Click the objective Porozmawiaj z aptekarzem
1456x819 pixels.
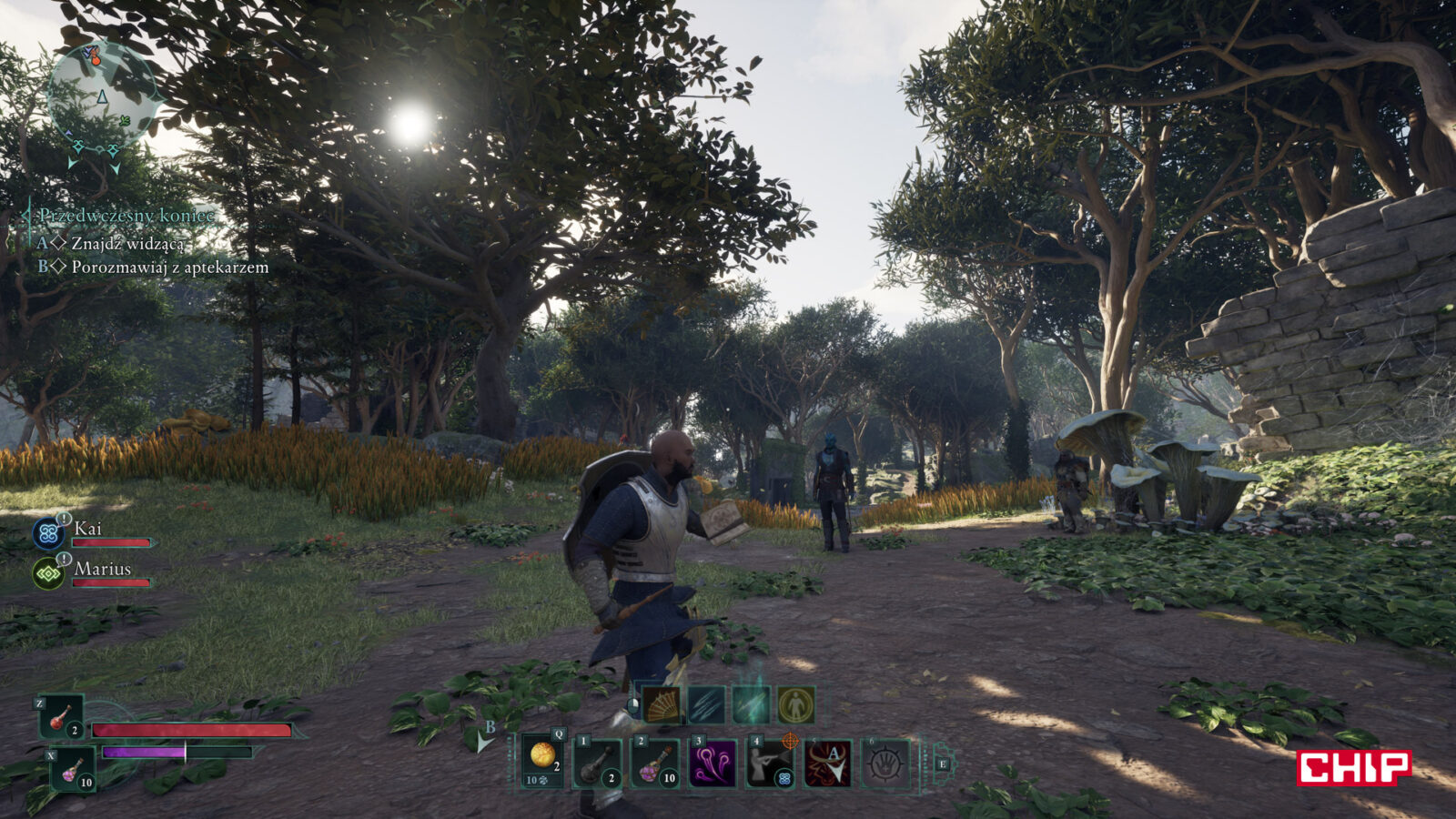coord(169,268)
